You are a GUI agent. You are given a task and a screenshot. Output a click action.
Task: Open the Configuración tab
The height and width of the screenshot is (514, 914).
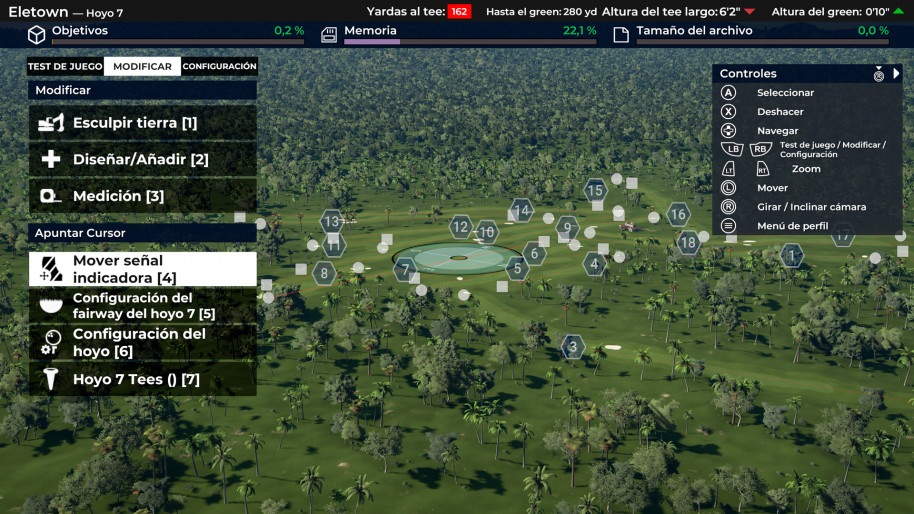(219, 67)
